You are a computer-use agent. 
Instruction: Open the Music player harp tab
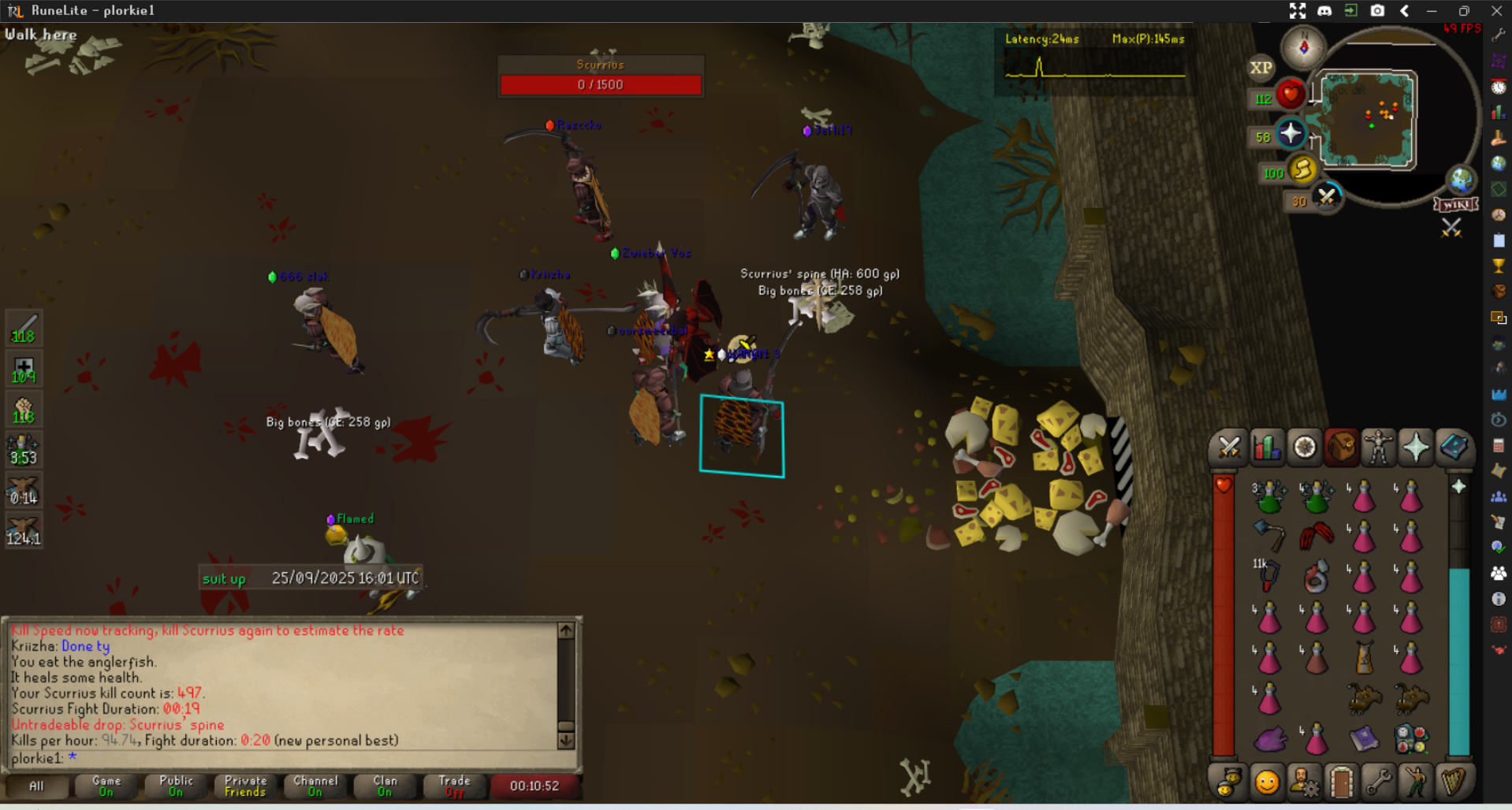pyautogui.click(x=1453, y=782)
